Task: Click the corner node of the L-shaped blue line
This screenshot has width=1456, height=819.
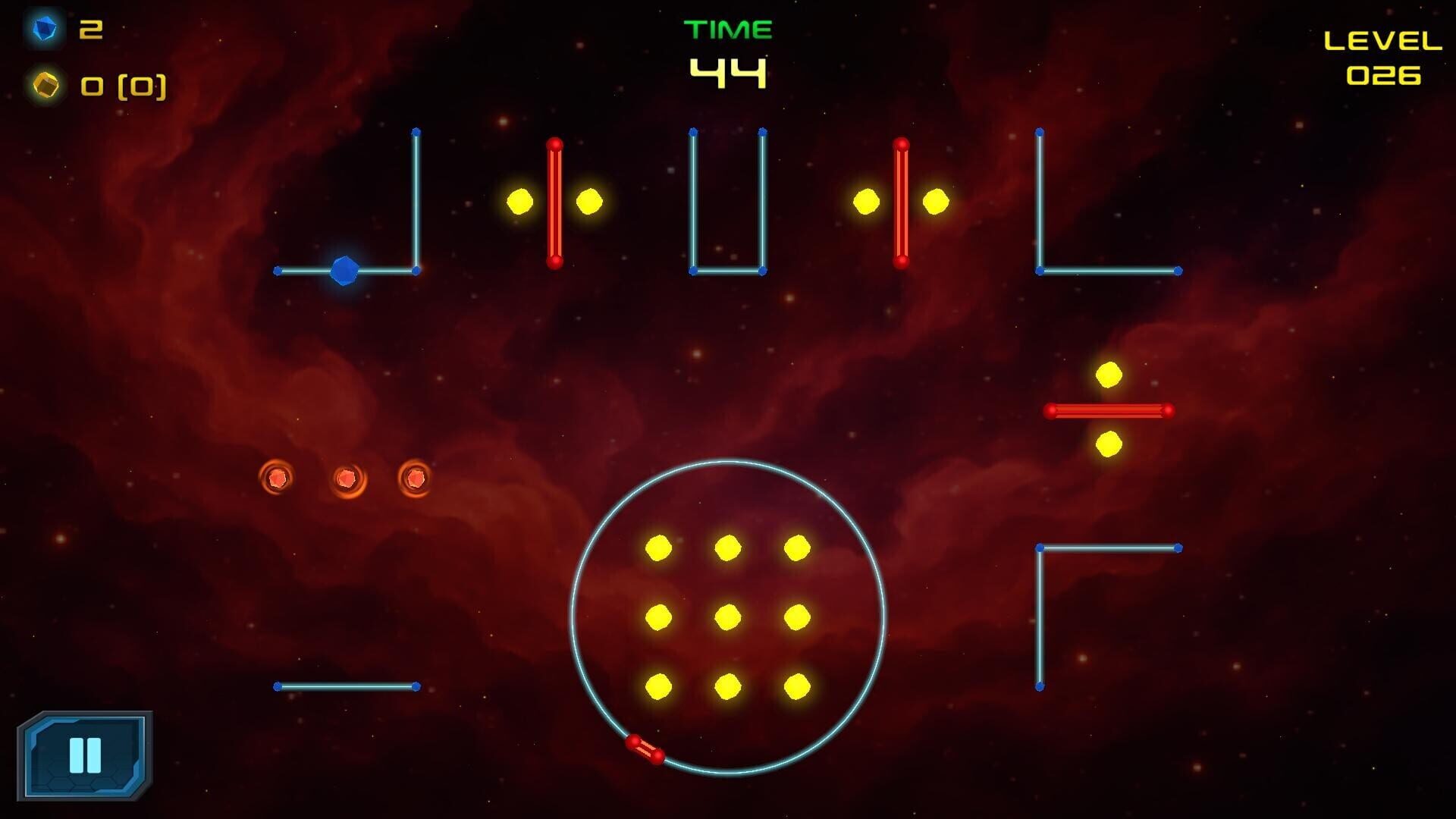Action: pyautogui.click(x=1039, y=269)
